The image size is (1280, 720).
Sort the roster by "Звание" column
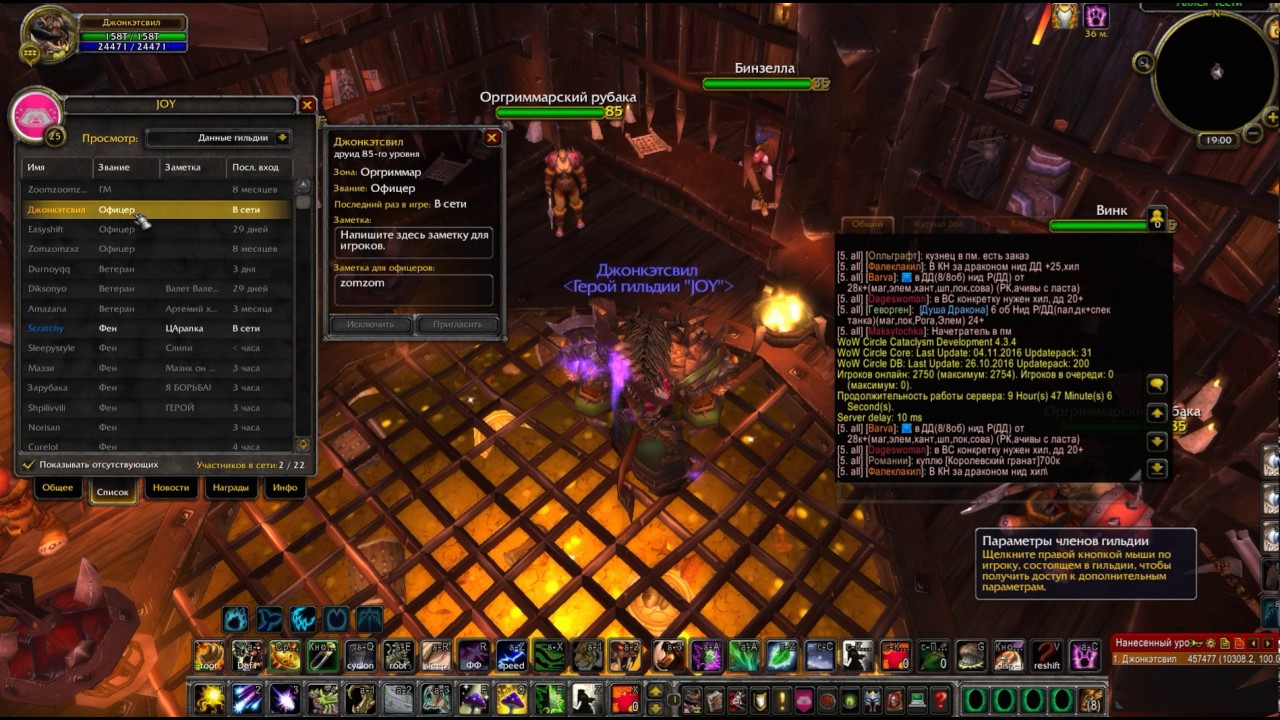tap(125, 167)
